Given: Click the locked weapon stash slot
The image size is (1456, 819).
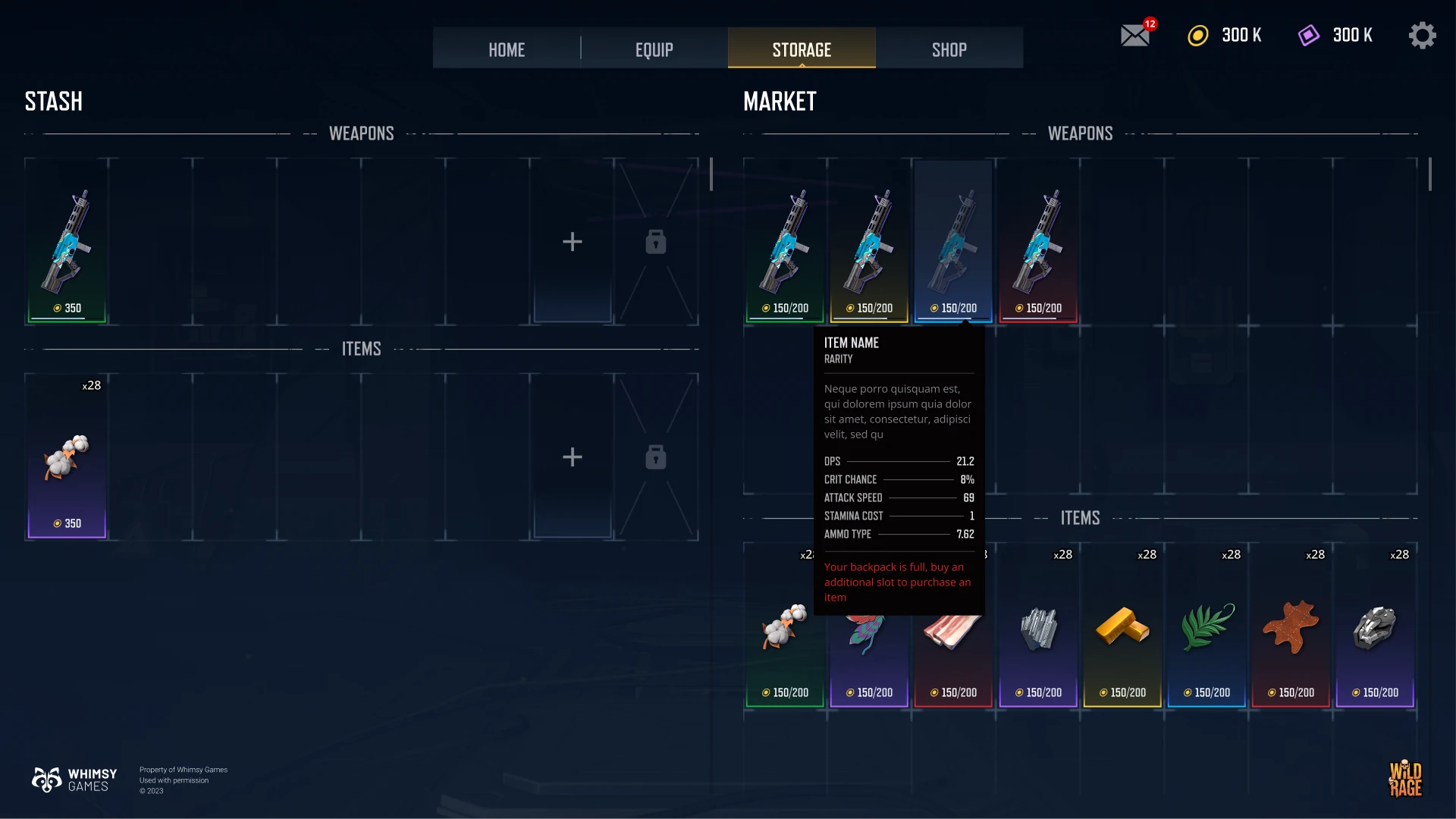Looking at the screenshot, I should click(656, 242).
